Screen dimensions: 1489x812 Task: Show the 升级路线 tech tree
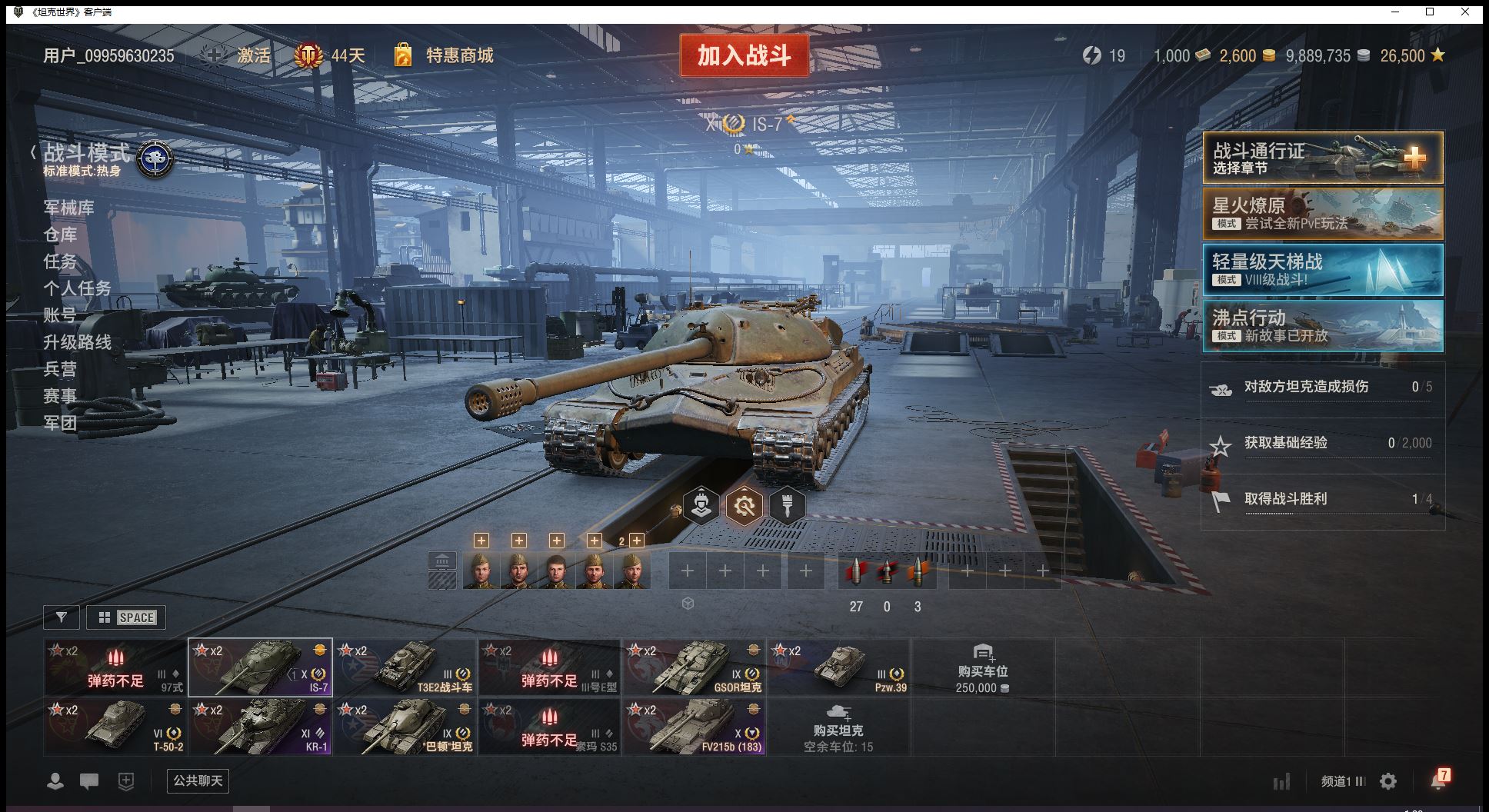[77, 342]
